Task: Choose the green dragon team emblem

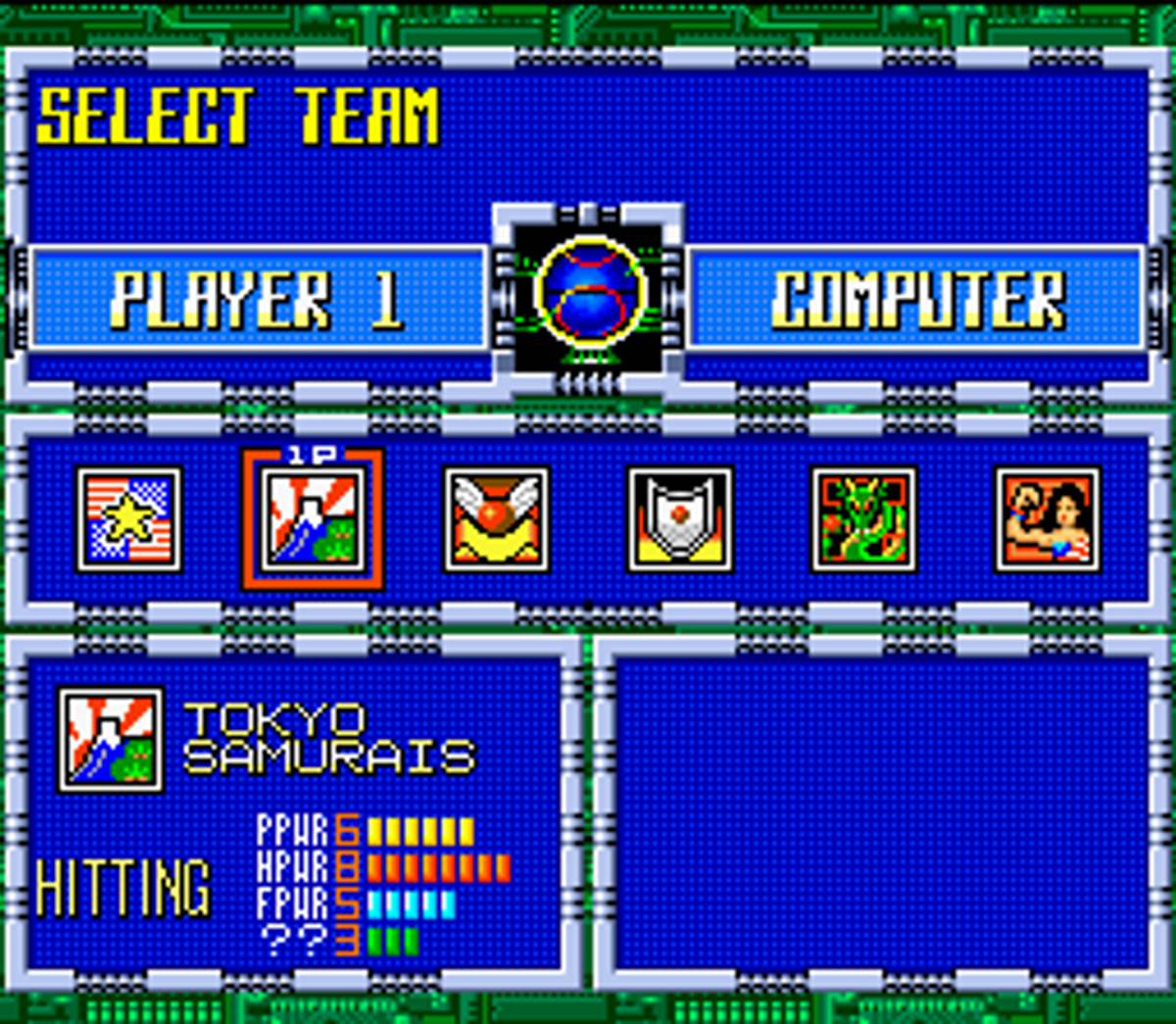Action: pos(863,519)
